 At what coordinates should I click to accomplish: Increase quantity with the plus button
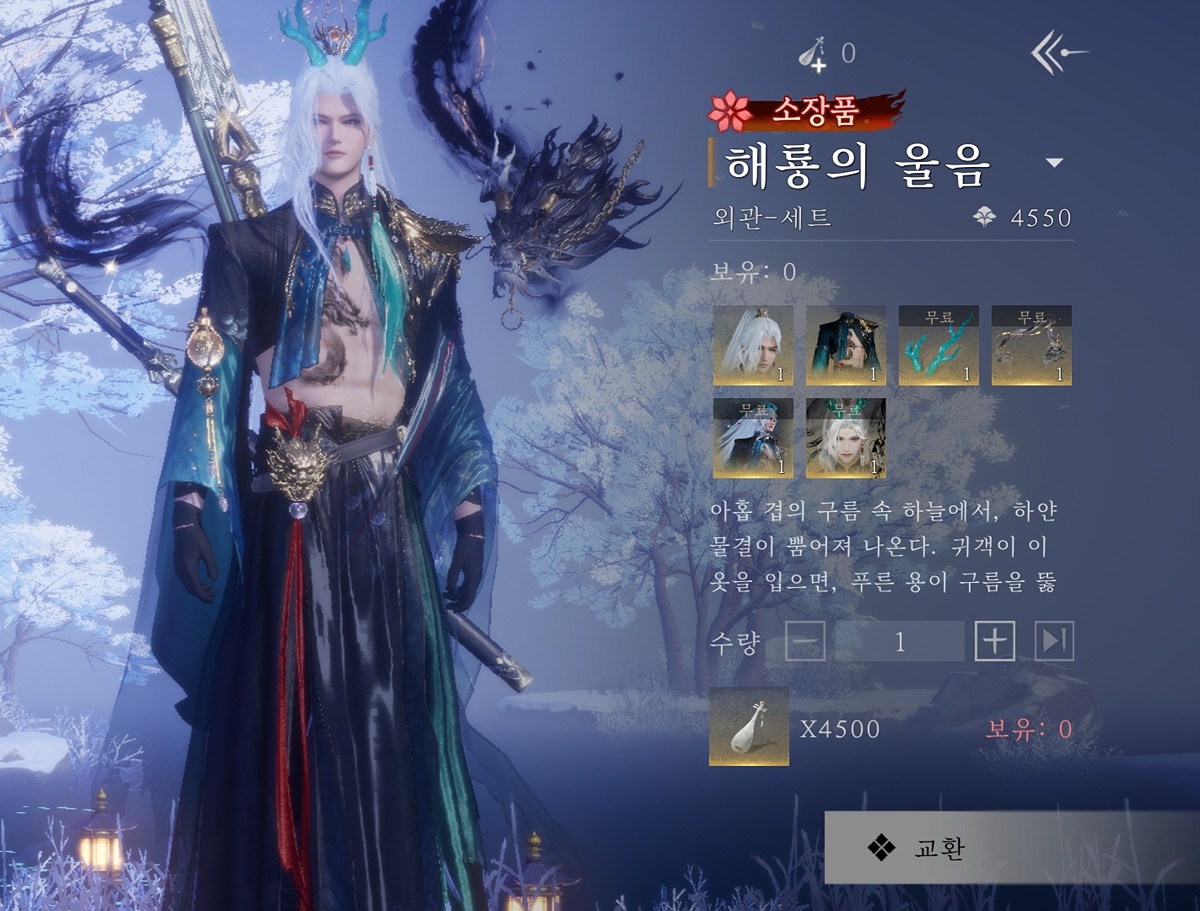[995, 641]
